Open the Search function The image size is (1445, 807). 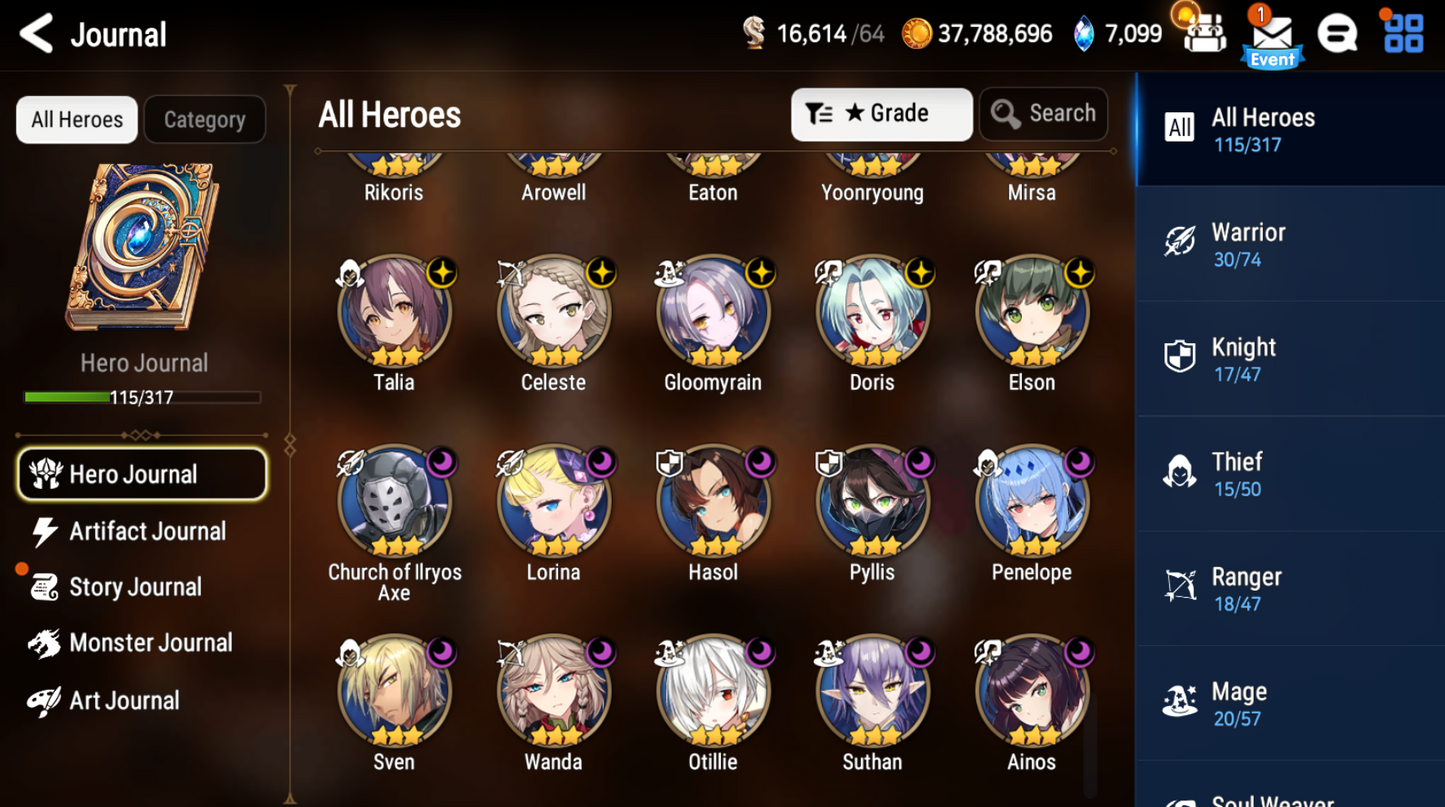1043,114
